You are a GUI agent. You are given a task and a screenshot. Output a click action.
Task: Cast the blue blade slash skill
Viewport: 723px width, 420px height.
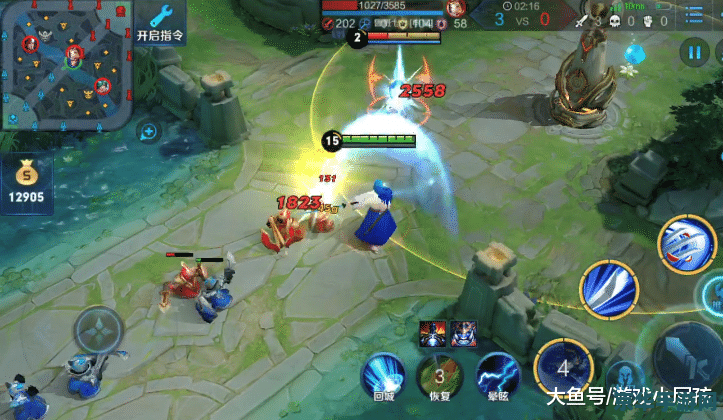608,289
